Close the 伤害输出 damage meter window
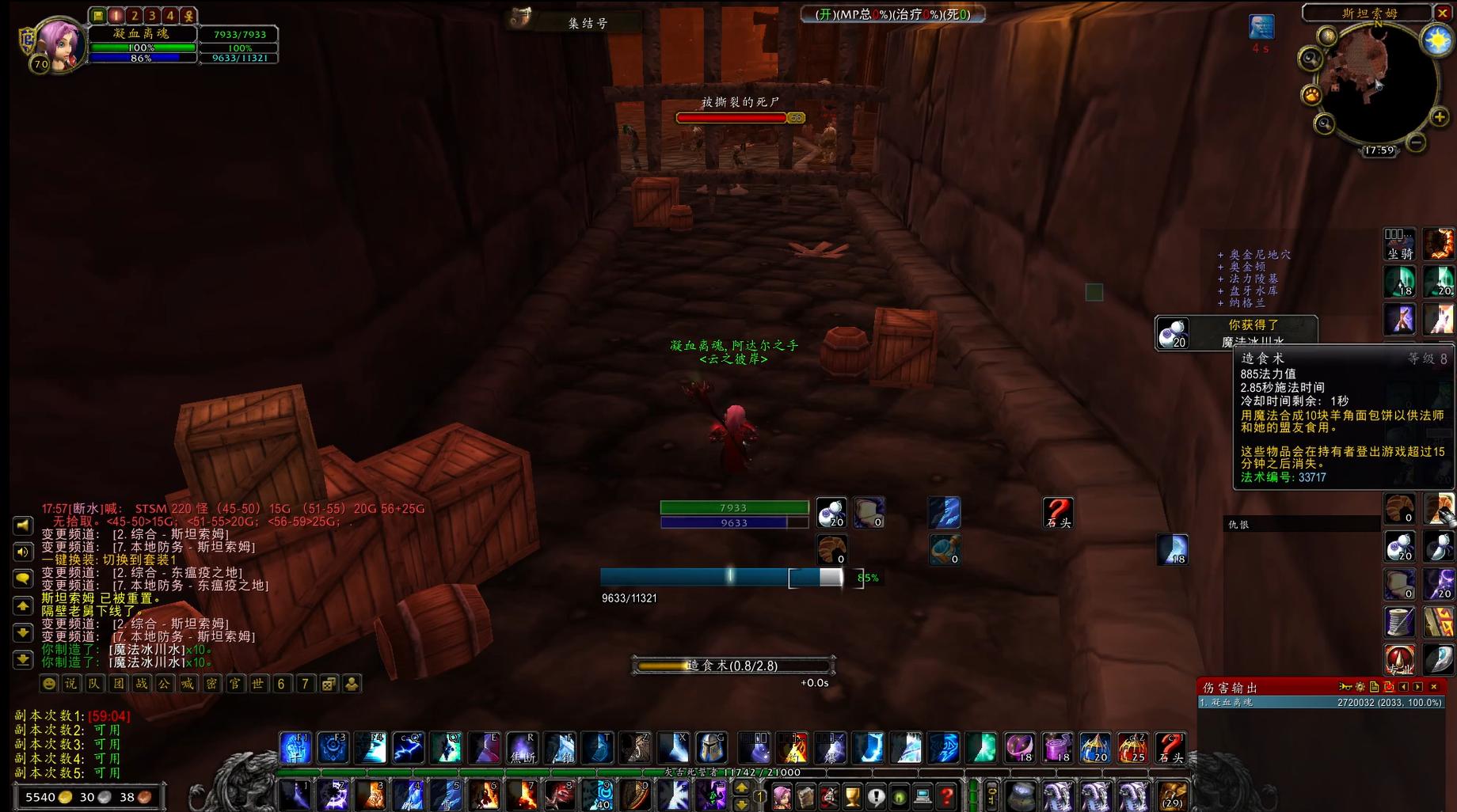The image size is (1457, 812). coord(1434,687)
